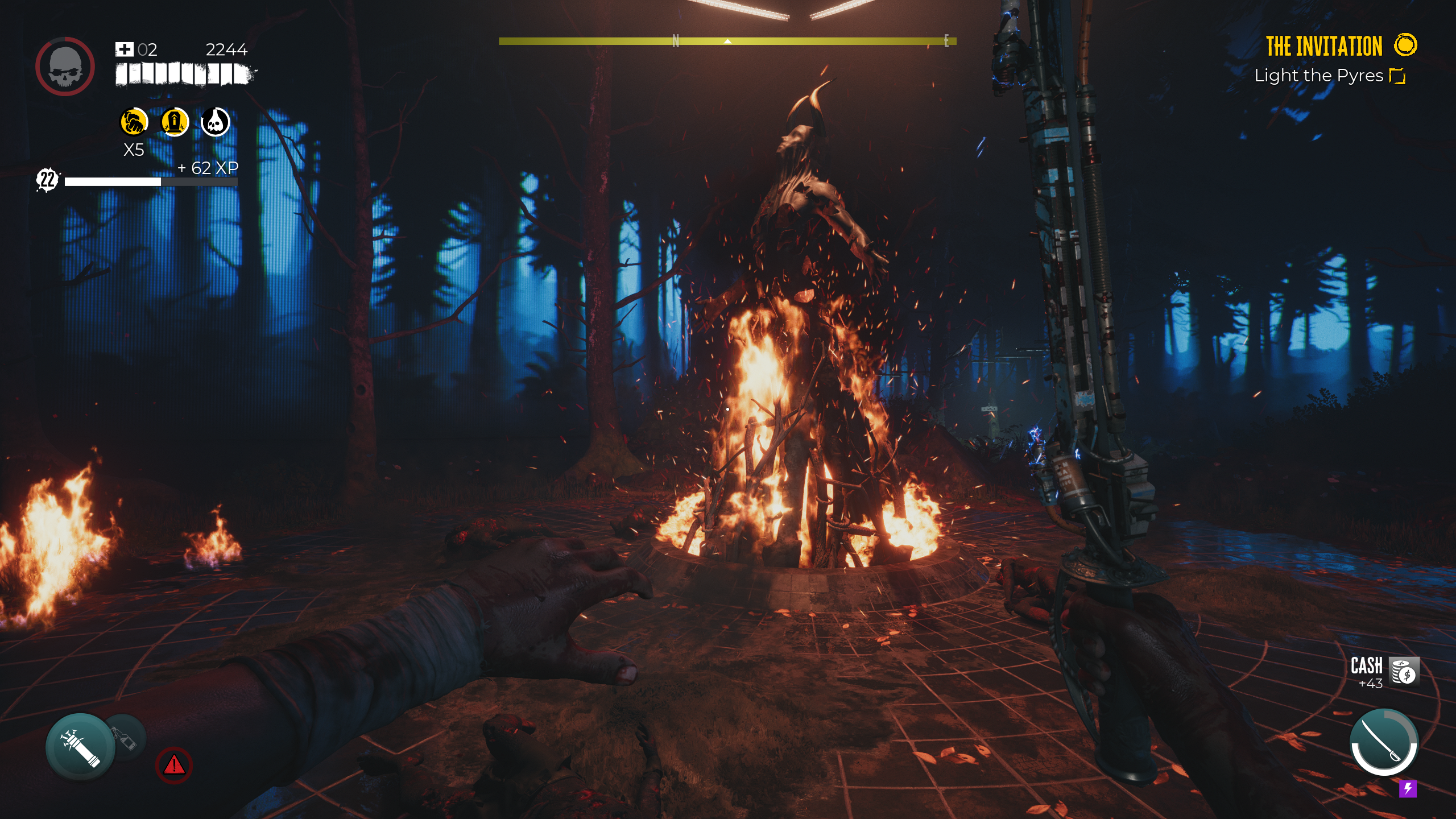Click the tombstone buff indicator
Screen dimensions: 1456x819
tap(174, 123)
